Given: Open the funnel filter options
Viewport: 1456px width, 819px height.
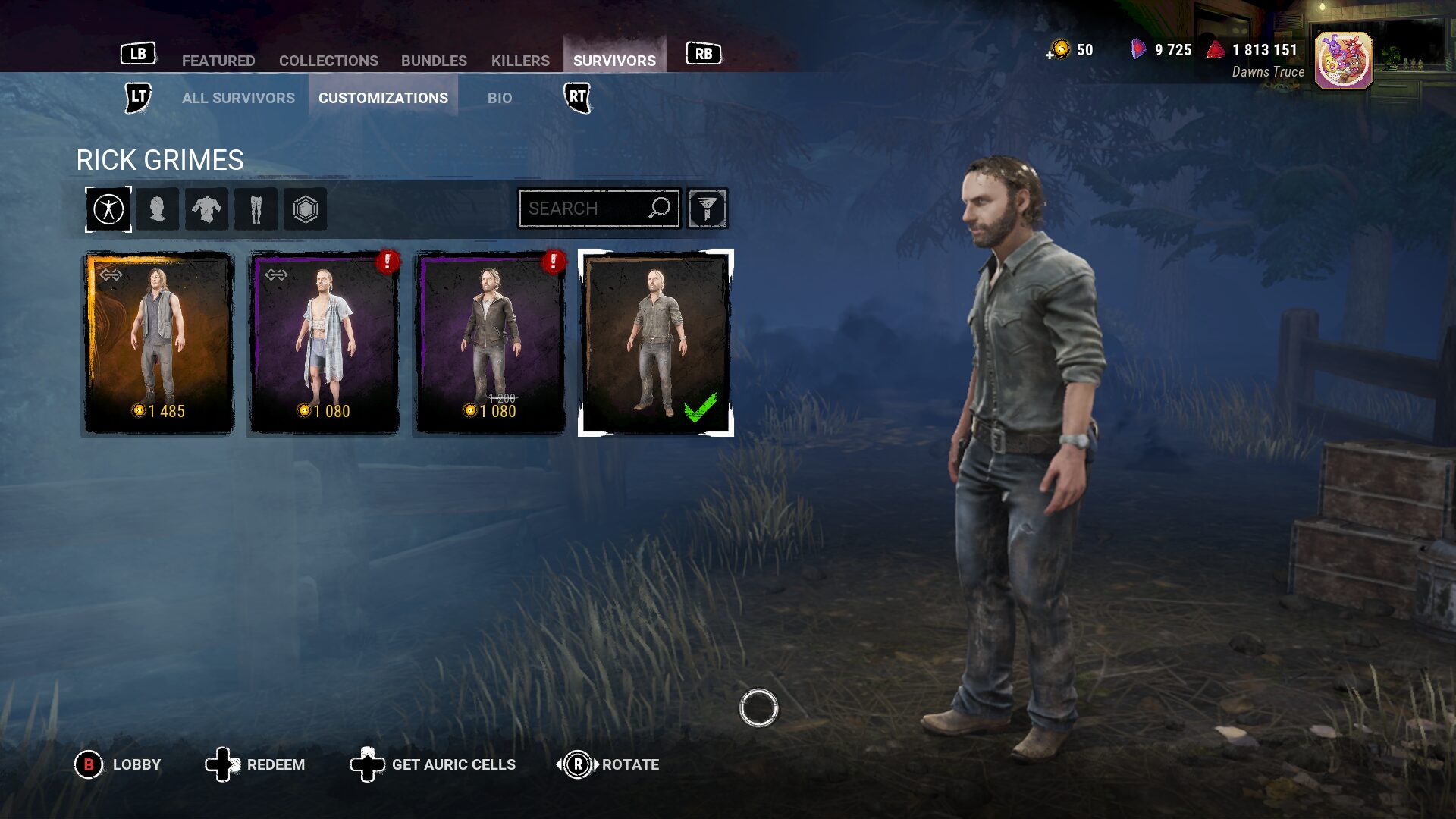Looking at the screenshot, I should point(707,209).
